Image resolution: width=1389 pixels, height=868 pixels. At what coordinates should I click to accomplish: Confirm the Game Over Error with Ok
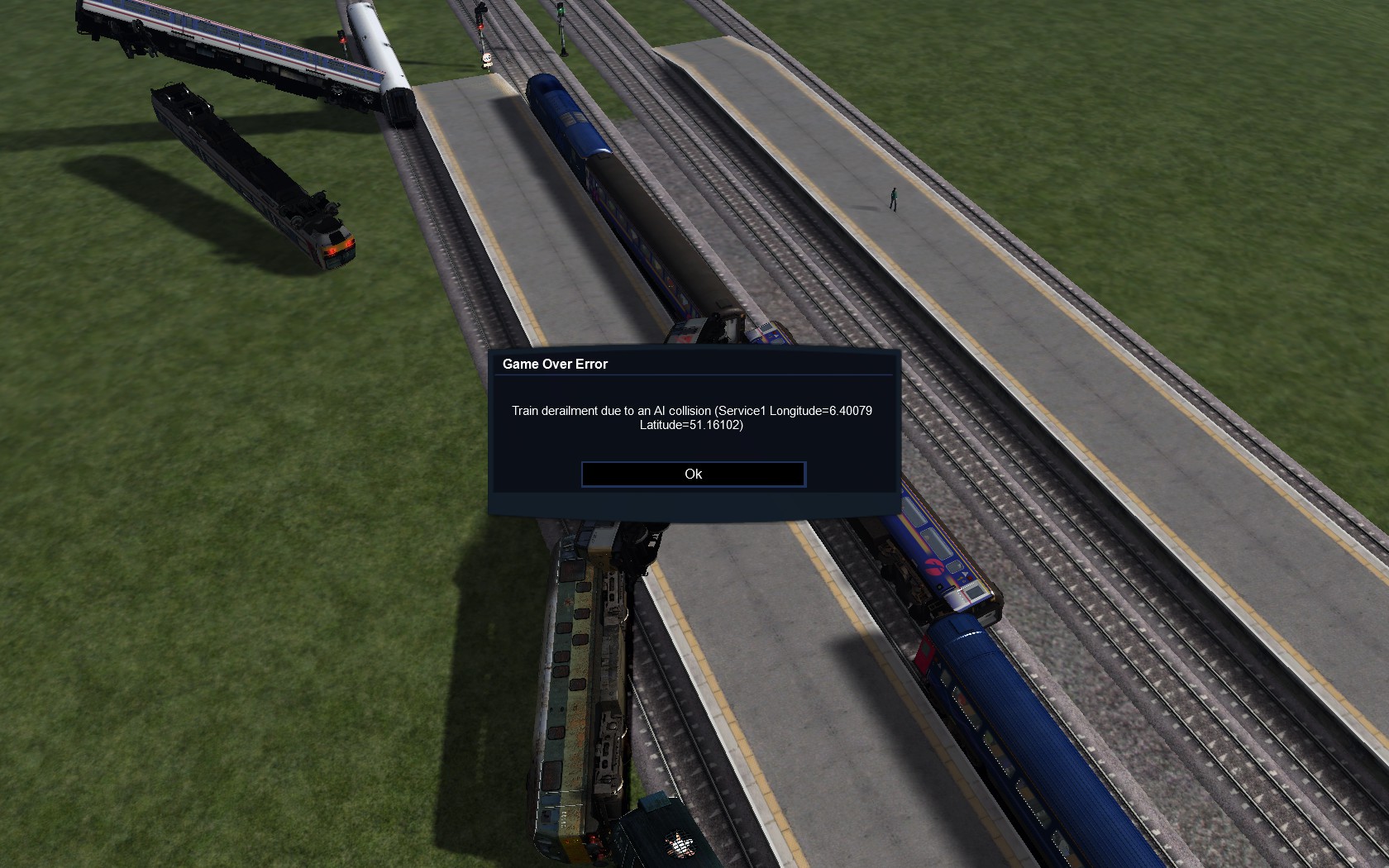[693, 474]
